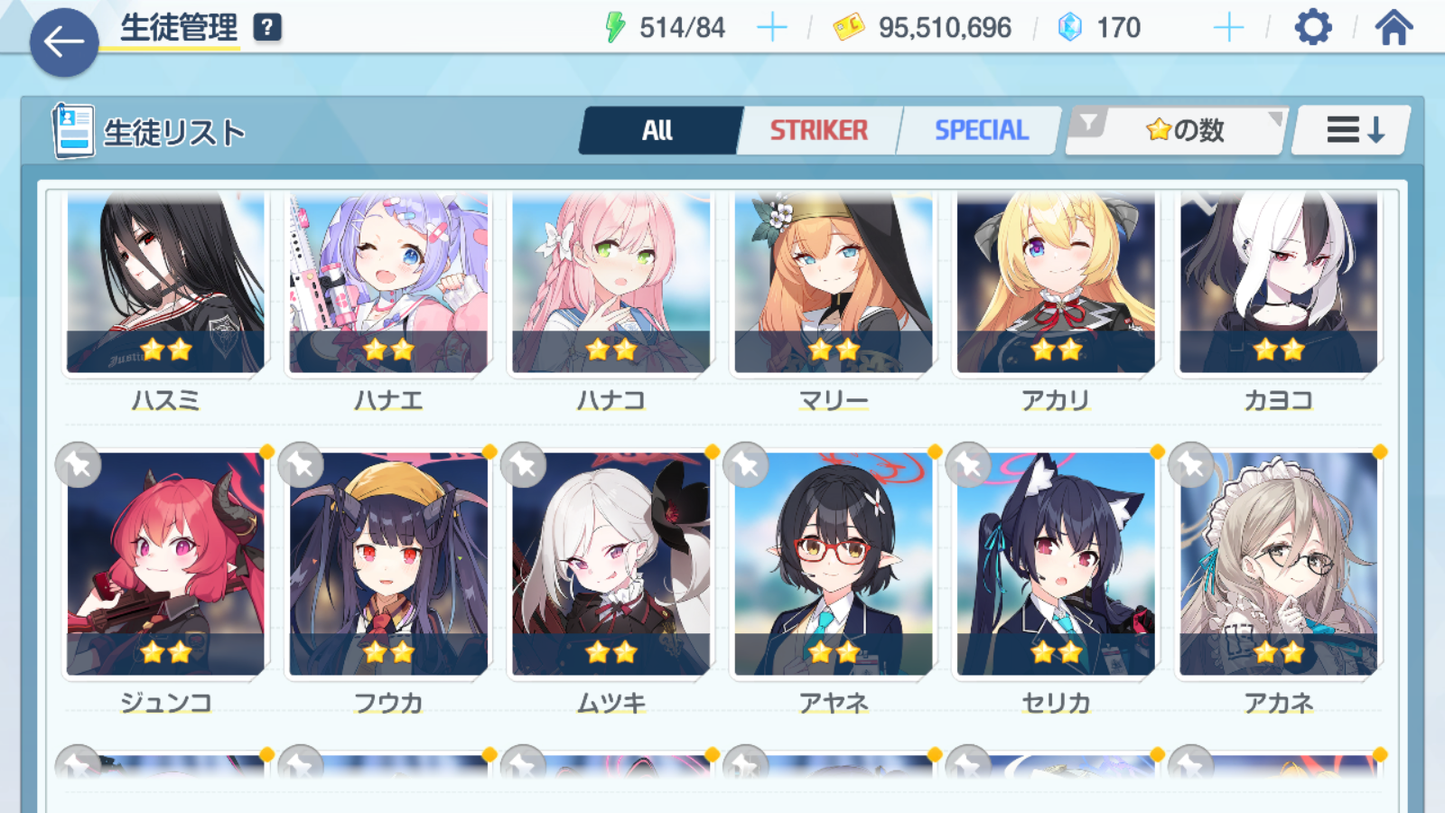This screenshot has height=813, width=1445.
Task: Switch to the STRIKER tab
Action: tap(818, 130)
